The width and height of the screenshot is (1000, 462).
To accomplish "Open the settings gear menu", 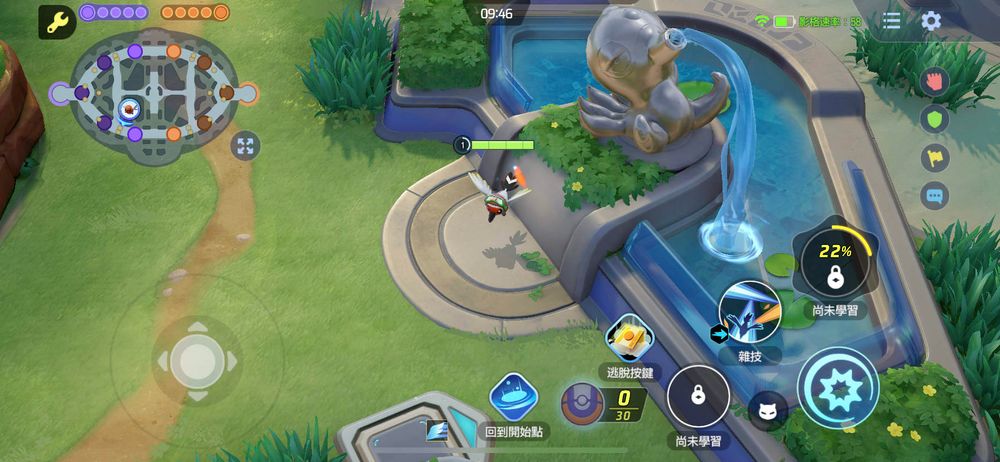I will pyautogui.click(x=931, y=21).
